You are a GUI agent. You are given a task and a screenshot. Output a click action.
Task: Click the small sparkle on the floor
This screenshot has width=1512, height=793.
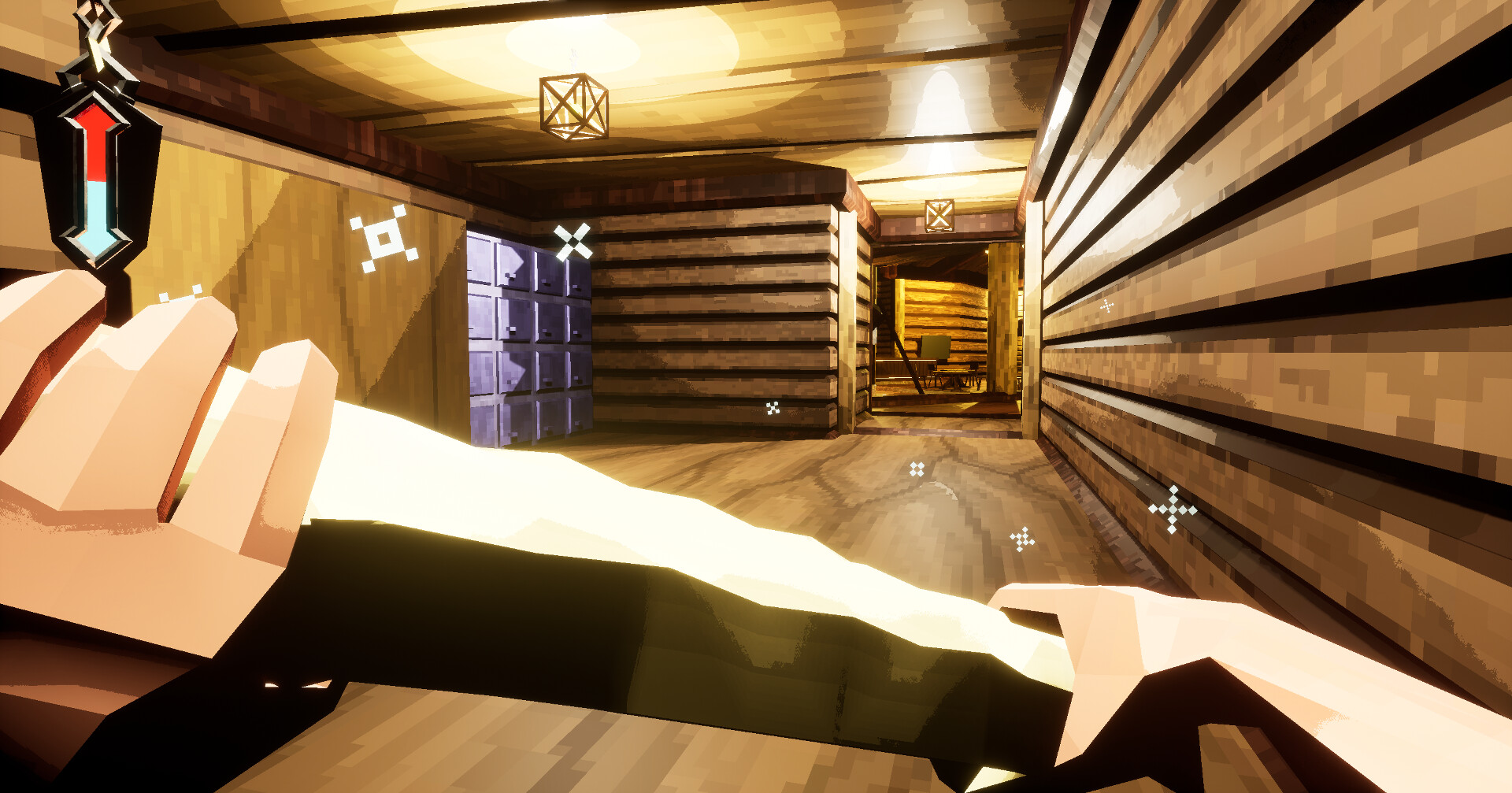click(915, 469)
